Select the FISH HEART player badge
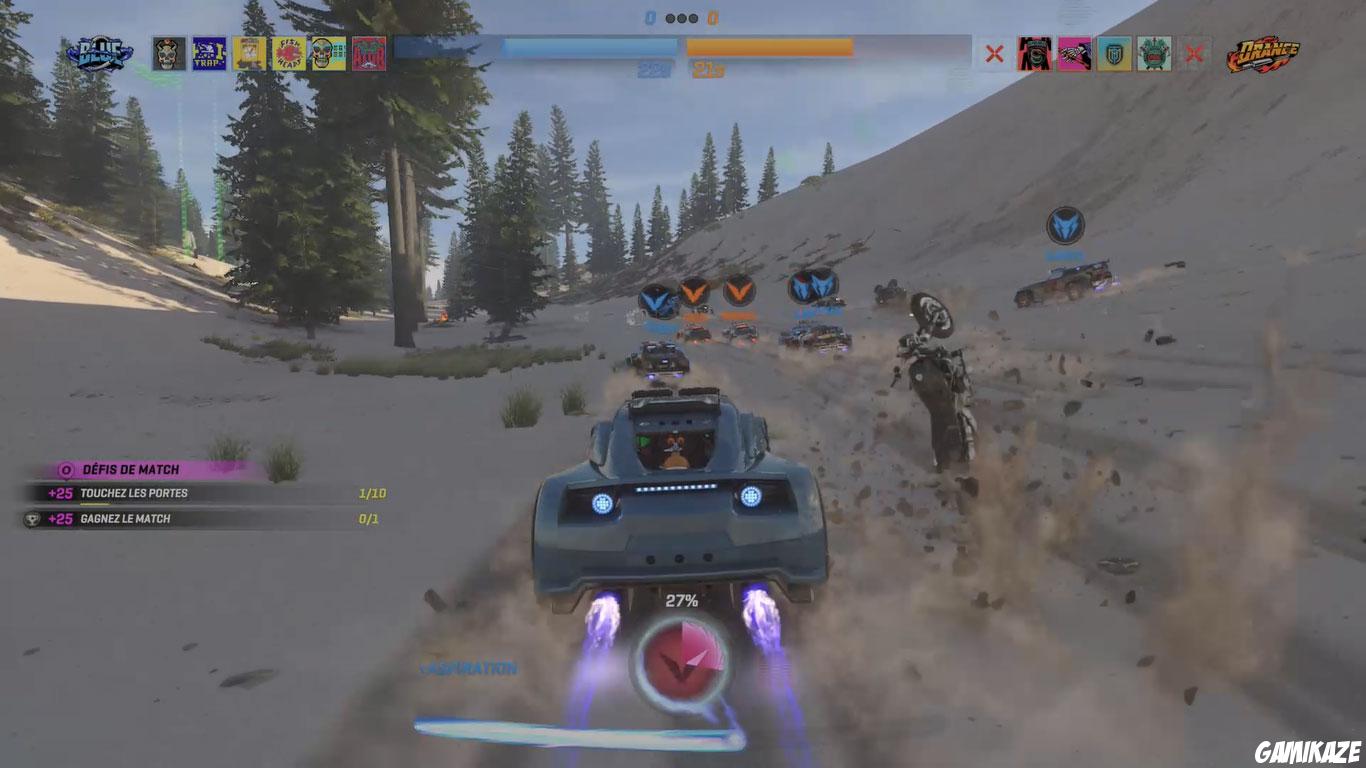Viewport: 1366px width, 768px height. point(288,55)
